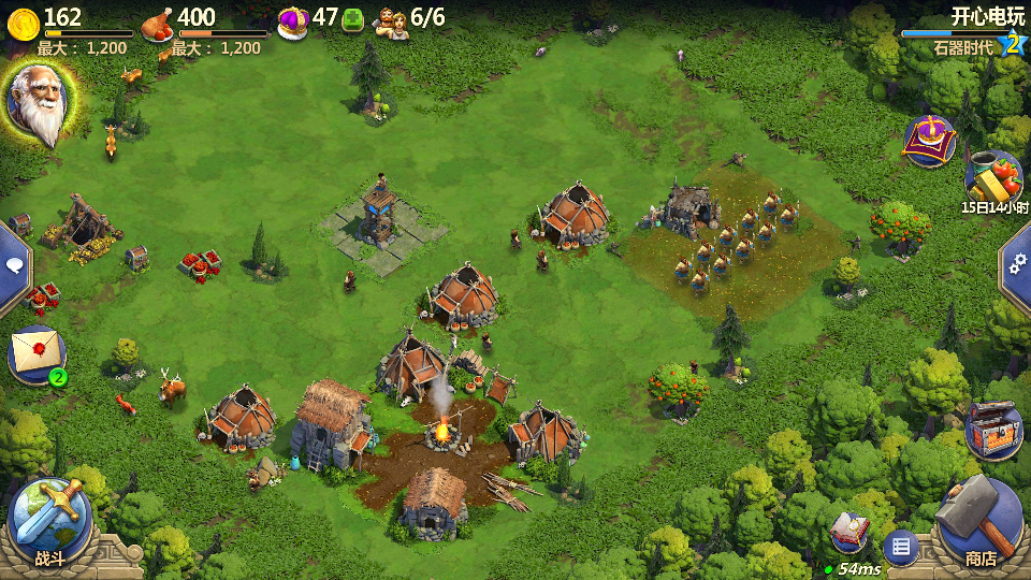Open the 商店 shop hammer button
1031x580 pixels.
click(x=980, y=520)
